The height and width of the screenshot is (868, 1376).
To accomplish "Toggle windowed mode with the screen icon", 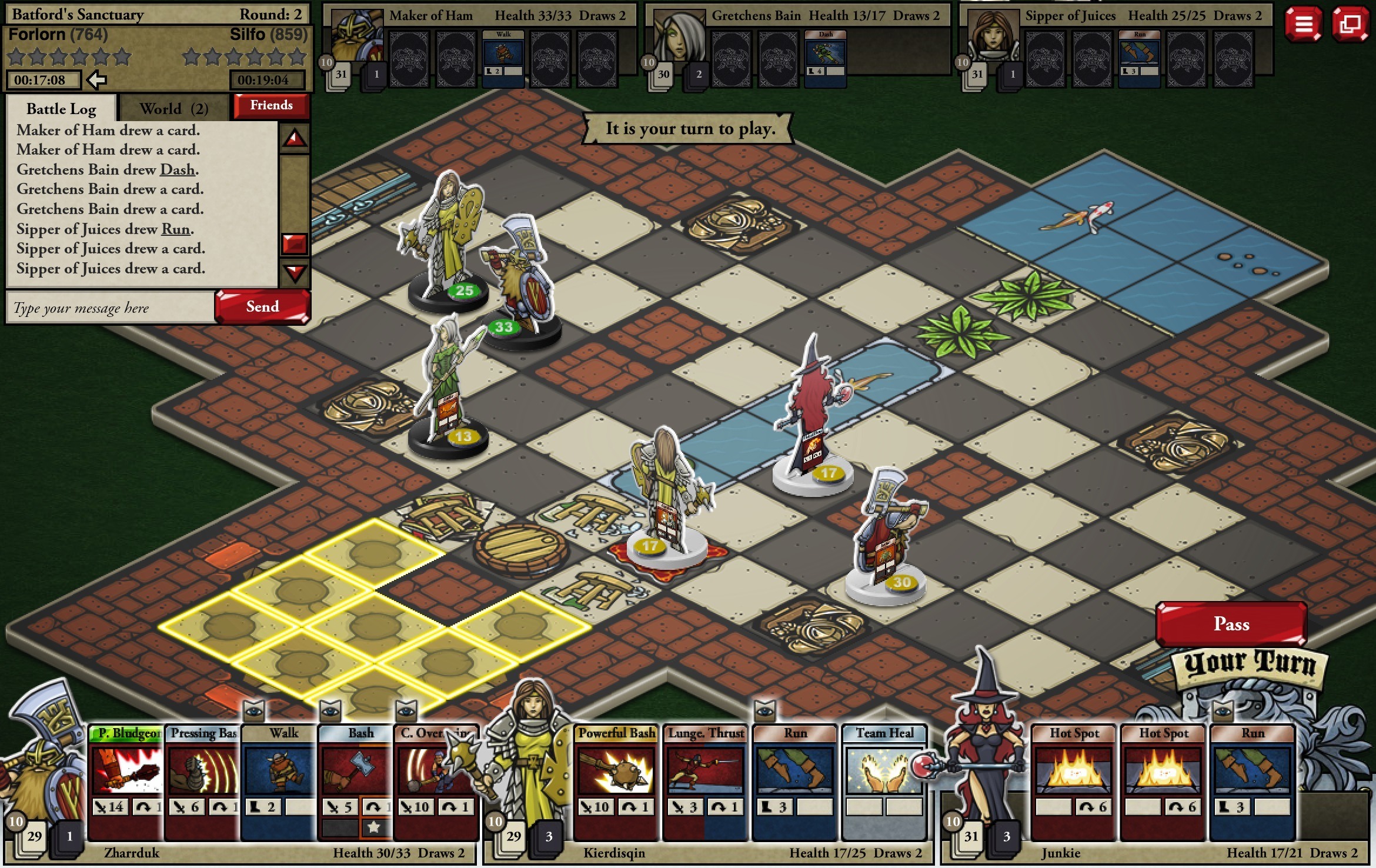I will pyautogui.click(x=1351, y=25).
